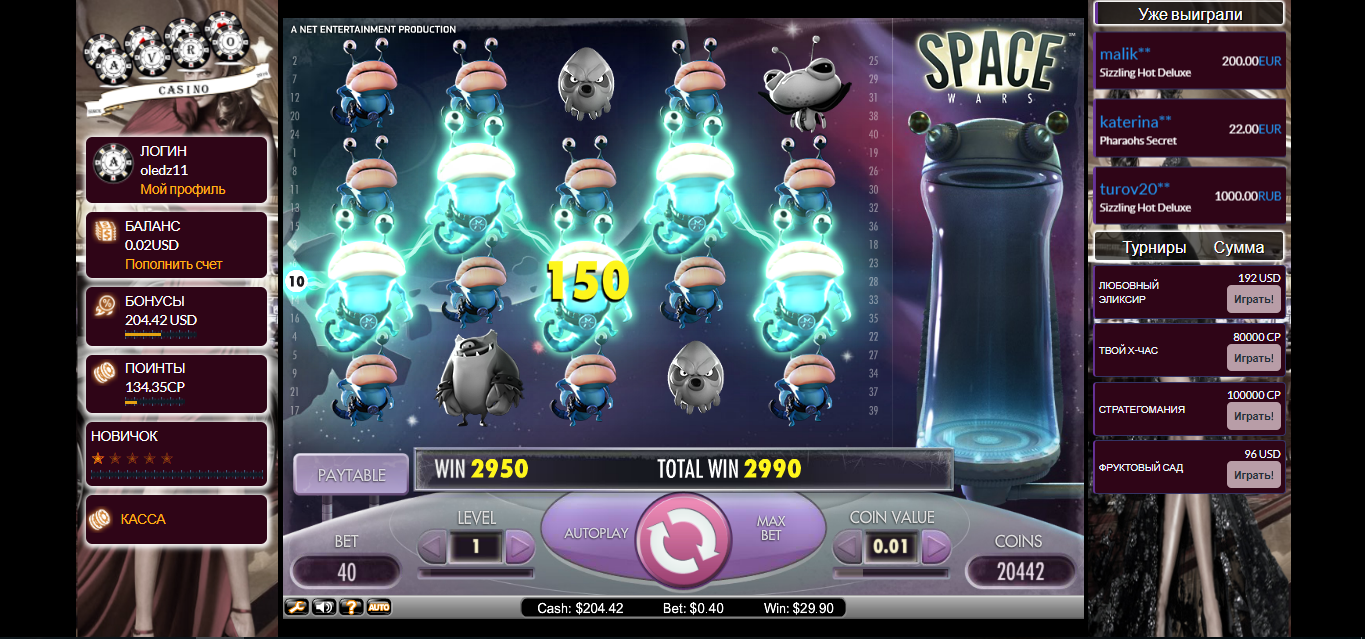Increase the bet level with right arrow

[519, 547]
